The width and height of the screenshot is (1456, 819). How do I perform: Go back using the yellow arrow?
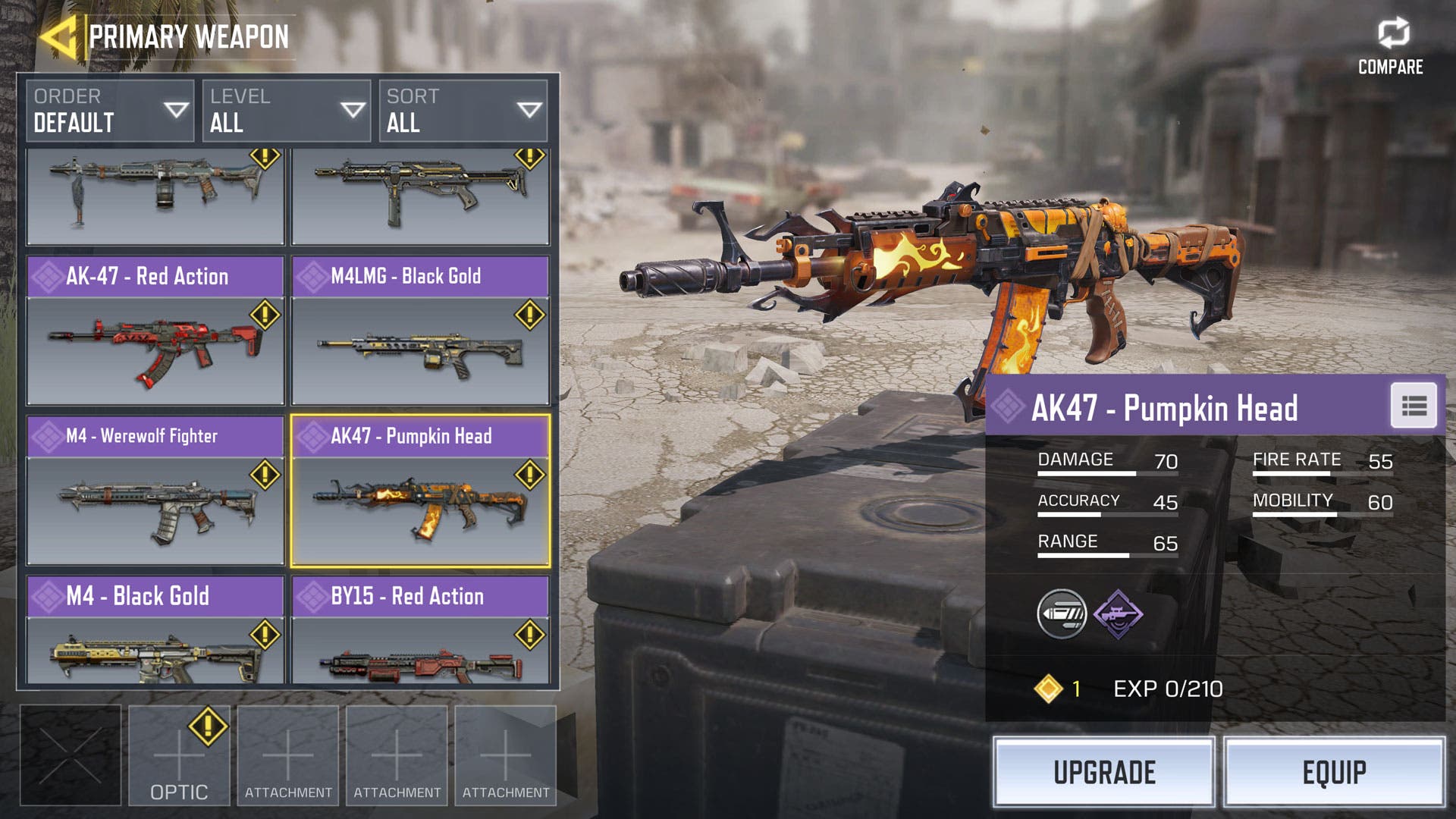[x=58, y=36]
